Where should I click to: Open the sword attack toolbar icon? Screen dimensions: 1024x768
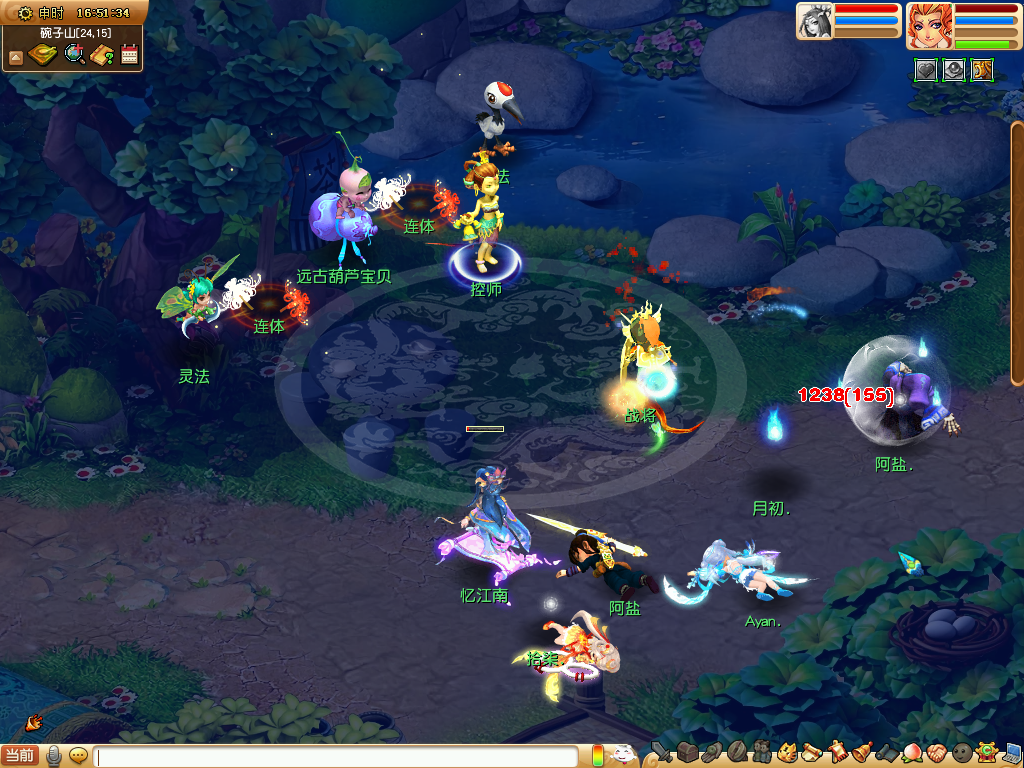661,752
